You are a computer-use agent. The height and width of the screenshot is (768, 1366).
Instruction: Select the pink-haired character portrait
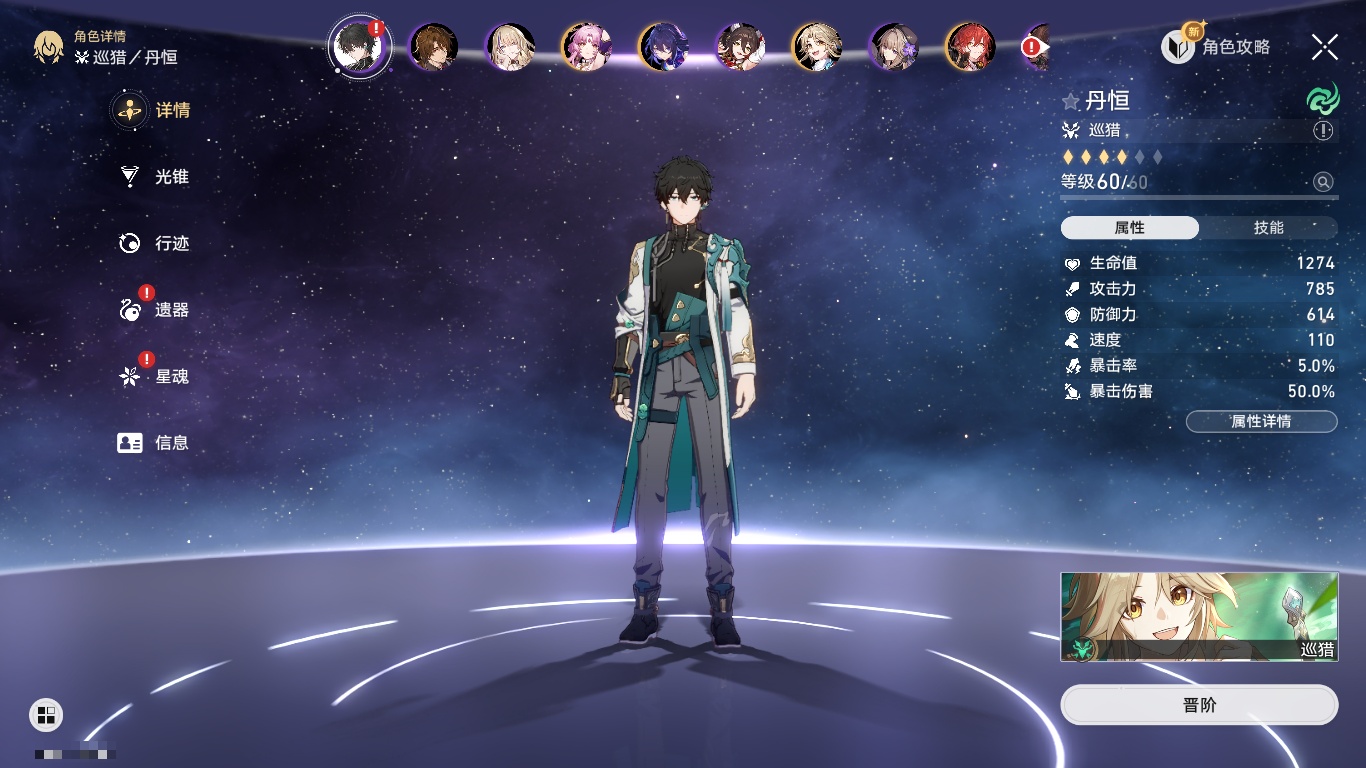click(586, 47)
